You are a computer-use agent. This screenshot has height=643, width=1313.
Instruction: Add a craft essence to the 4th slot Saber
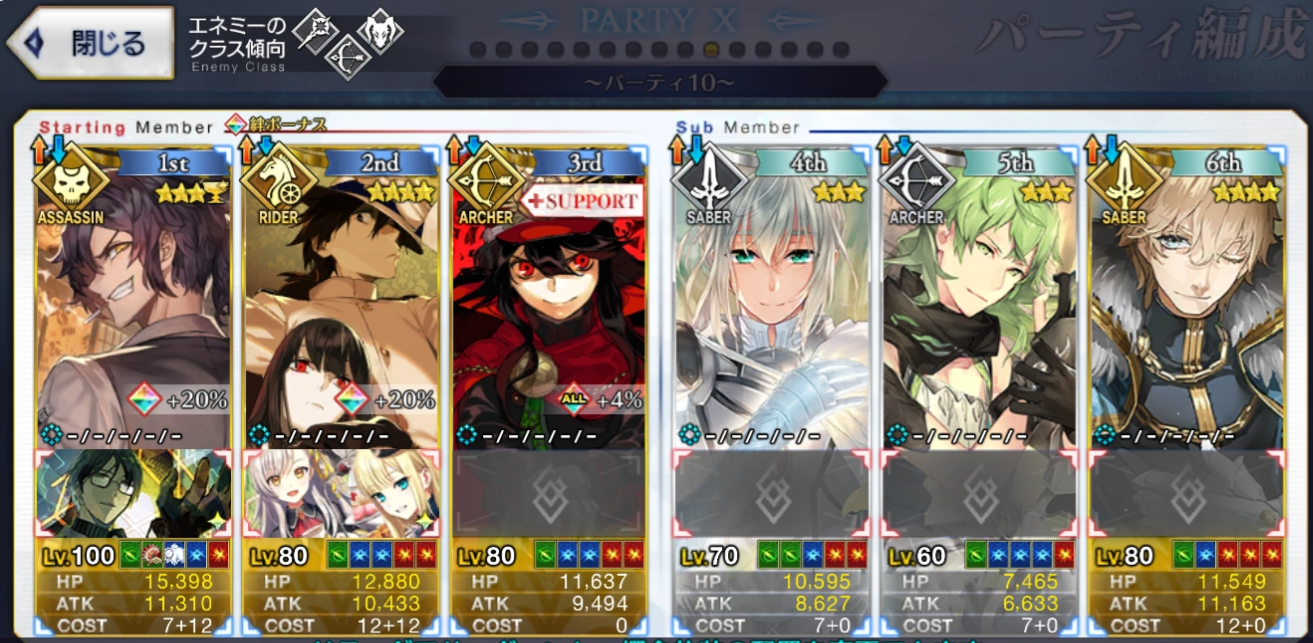[x=771, y=493]
